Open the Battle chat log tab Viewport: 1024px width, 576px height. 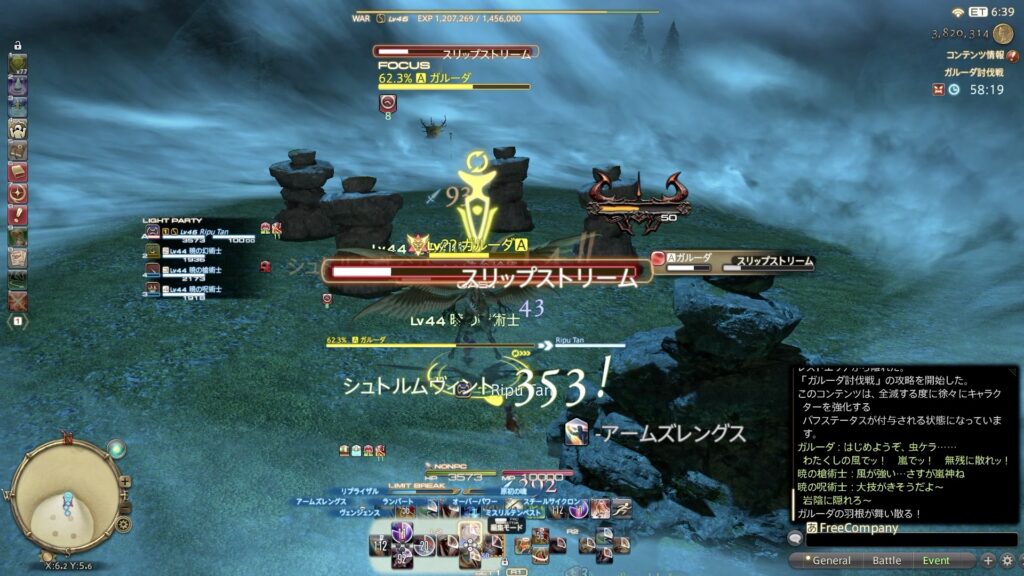pyautogui.click(x=886, y=561)
